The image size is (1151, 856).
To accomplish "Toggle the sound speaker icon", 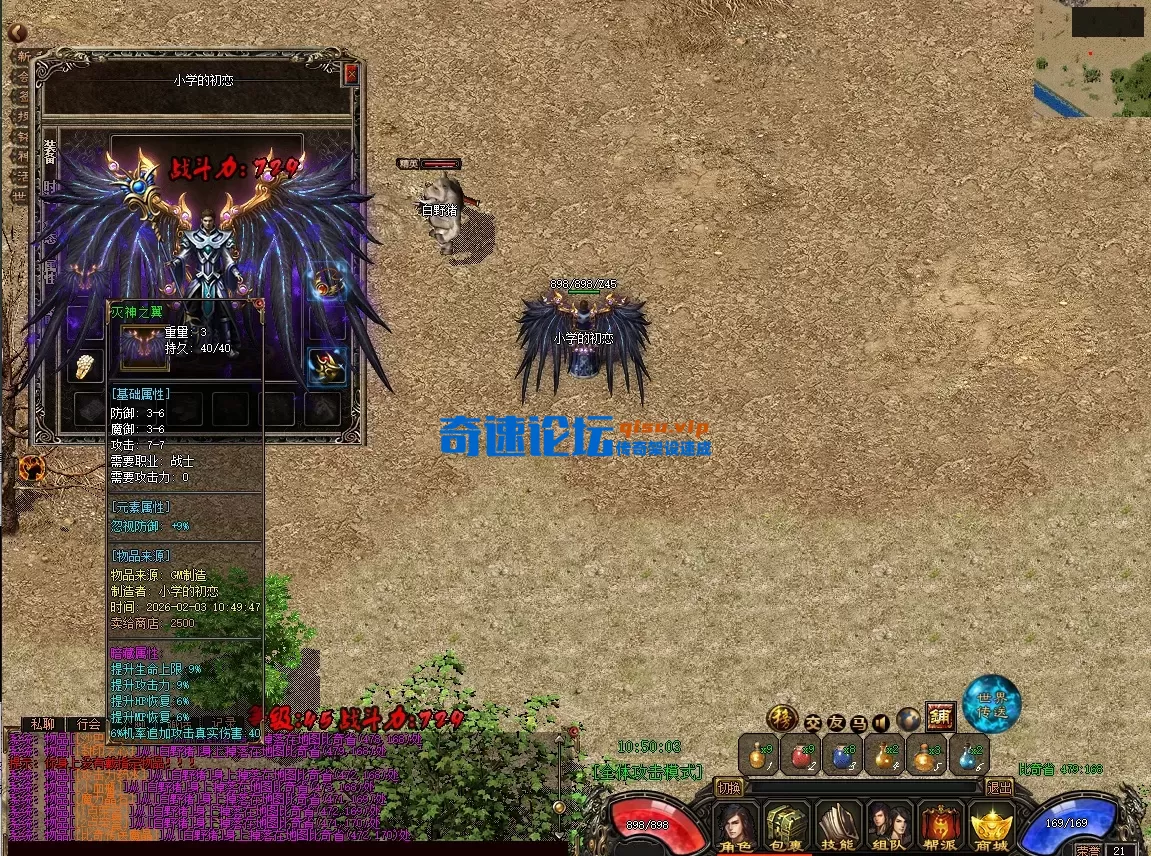I will [x=881, y=720].
